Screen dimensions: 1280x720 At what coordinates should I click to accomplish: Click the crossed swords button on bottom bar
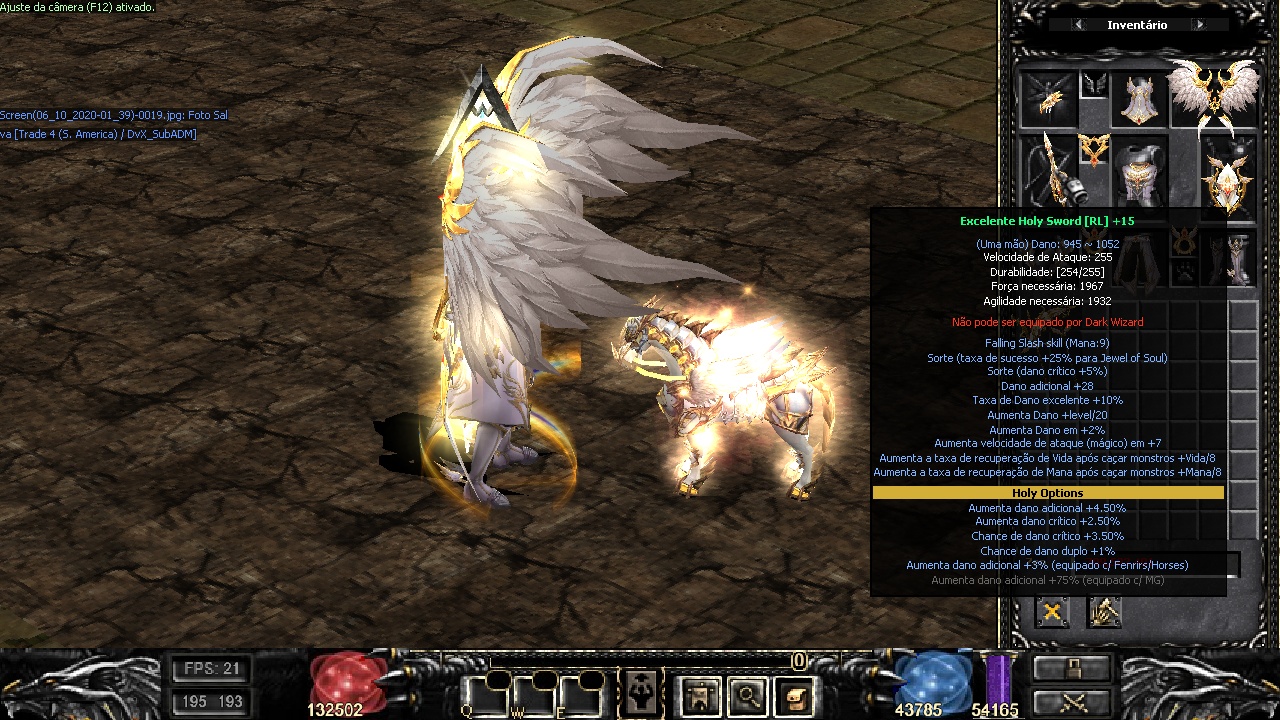[1071, 702]
